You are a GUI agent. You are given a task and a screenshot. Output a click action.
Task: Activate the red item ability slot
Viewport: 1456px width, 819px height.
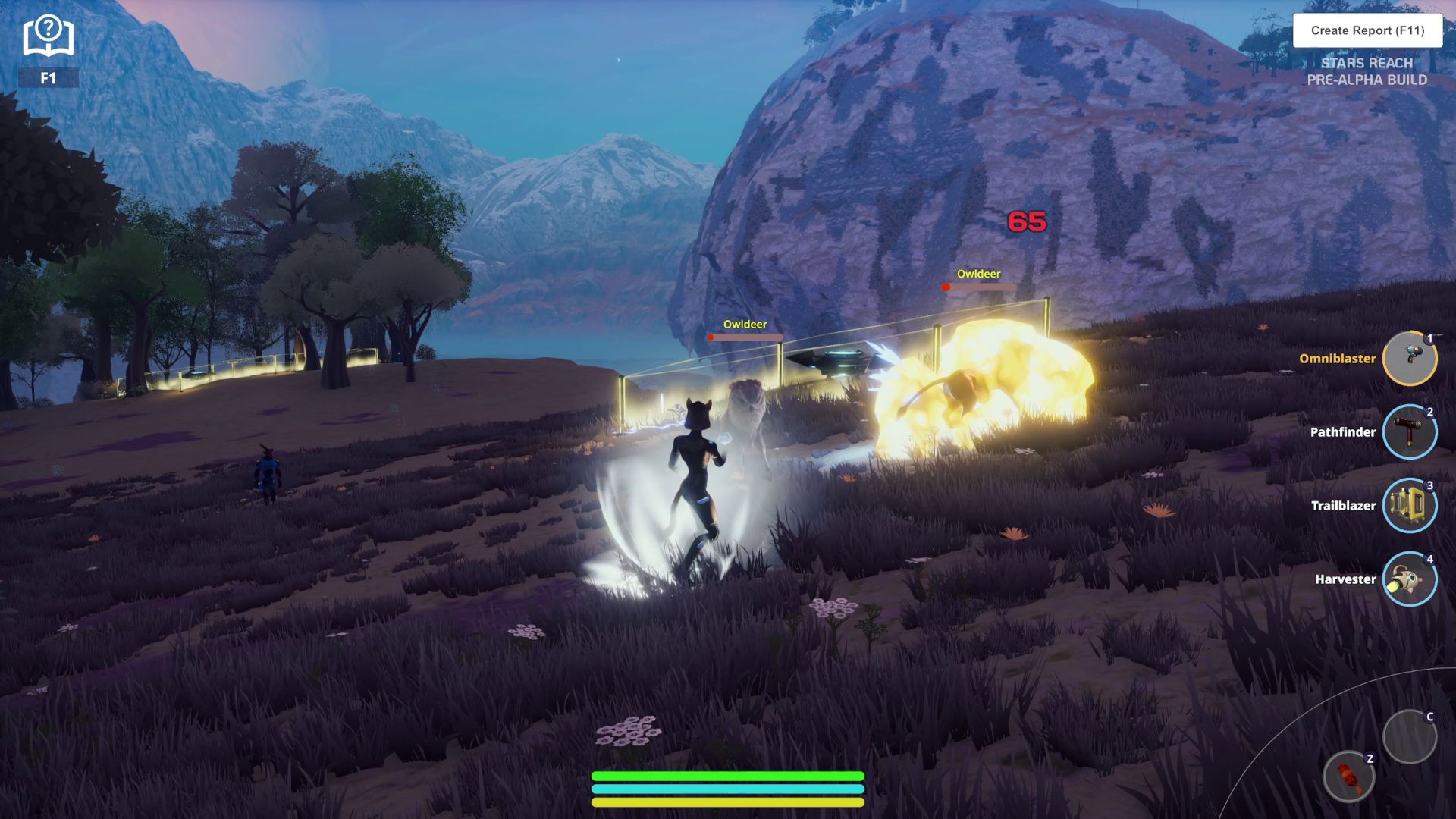pyautogui.click(x=1348, y=777)
